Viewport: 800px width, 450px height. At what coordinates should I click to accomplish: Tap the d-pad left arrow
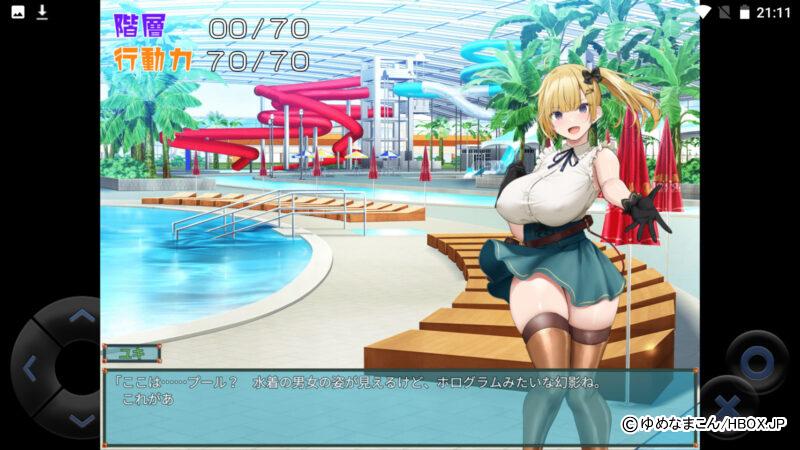pyautogui.click(x=29, y=369)
